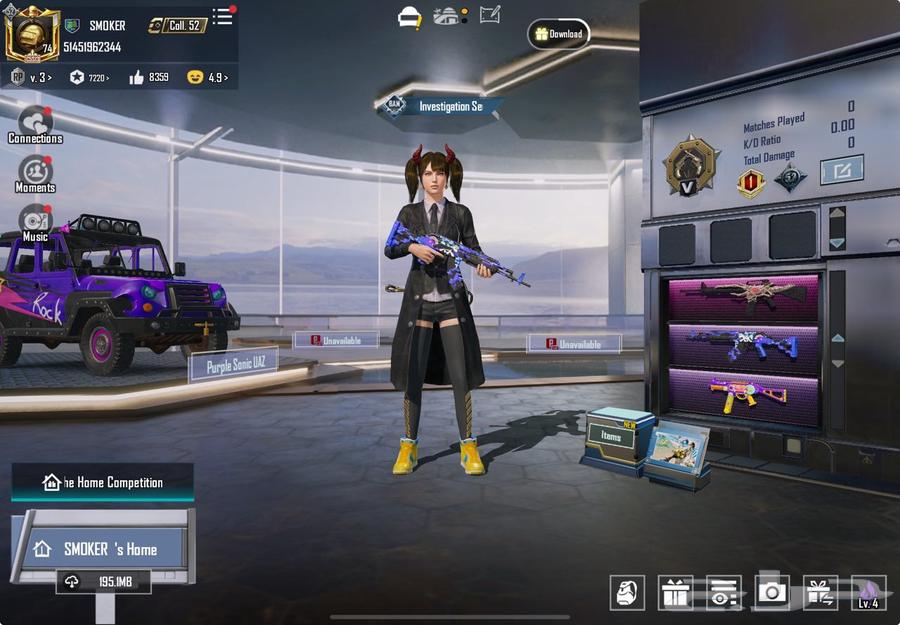Open the 4.9 smiley rating
This screenshot has height=625, width=900.
[208, 77]
